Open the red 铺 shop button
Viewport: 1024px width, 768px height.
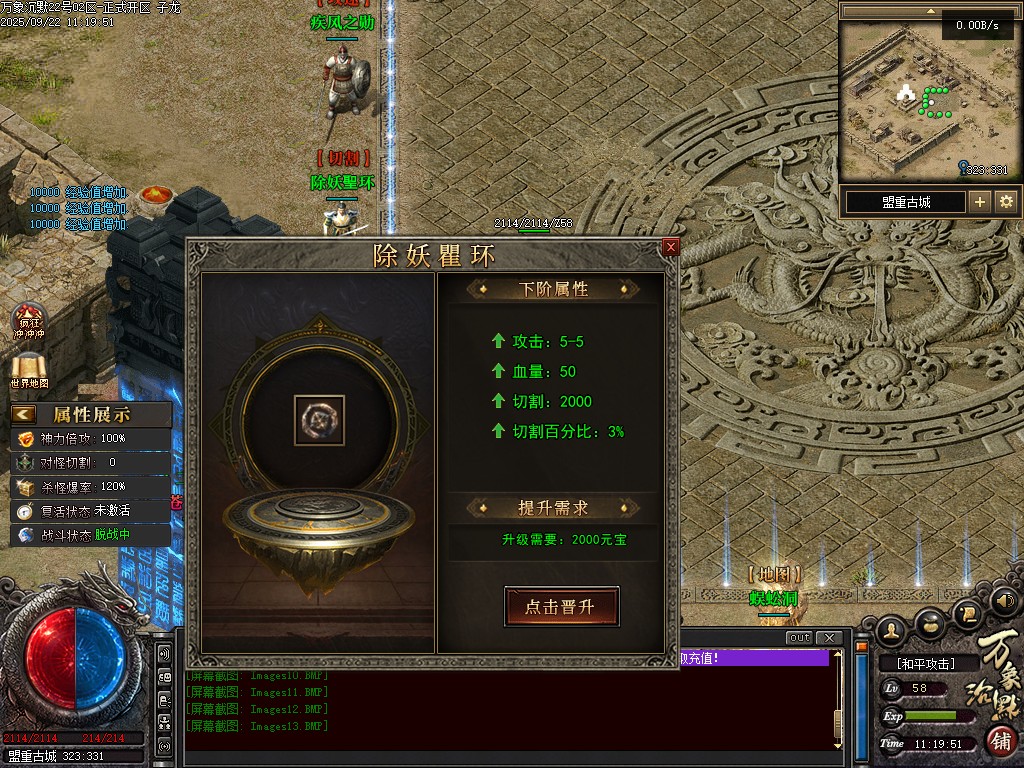1002,741
